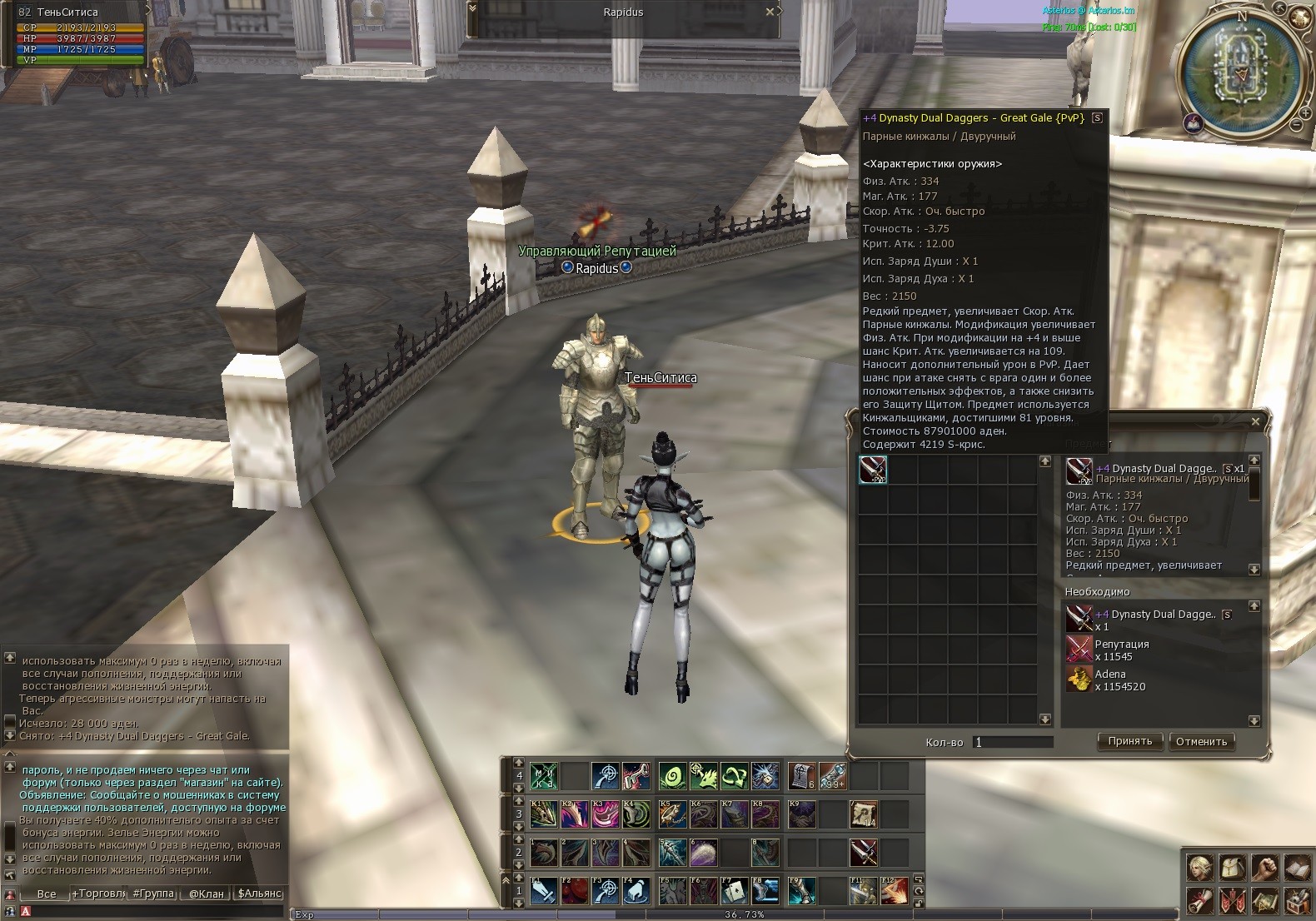Open the #Группа chat tab
This screenshot has width=1316, height=921.
pyautogui.click(x=153, y=894)
